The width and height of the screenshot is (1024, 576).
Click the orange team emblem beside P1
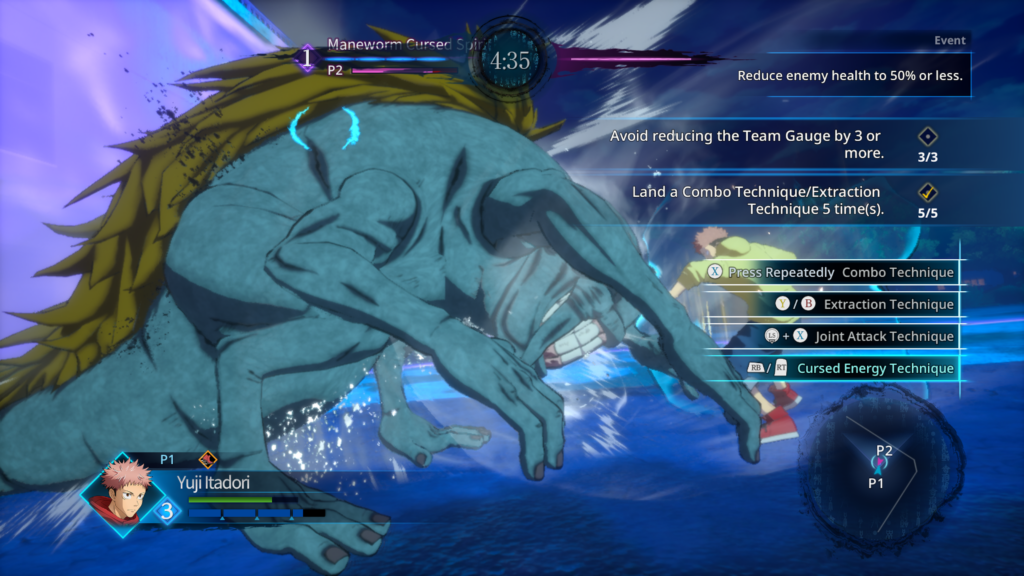(x=208, y=460)
